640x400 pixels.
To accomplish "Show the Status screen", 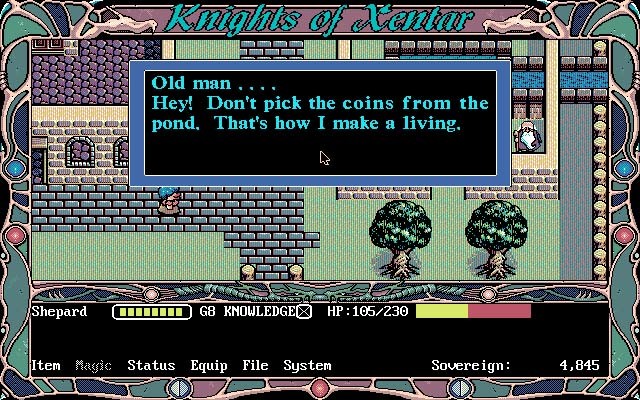I will click(x=151, y=365).
